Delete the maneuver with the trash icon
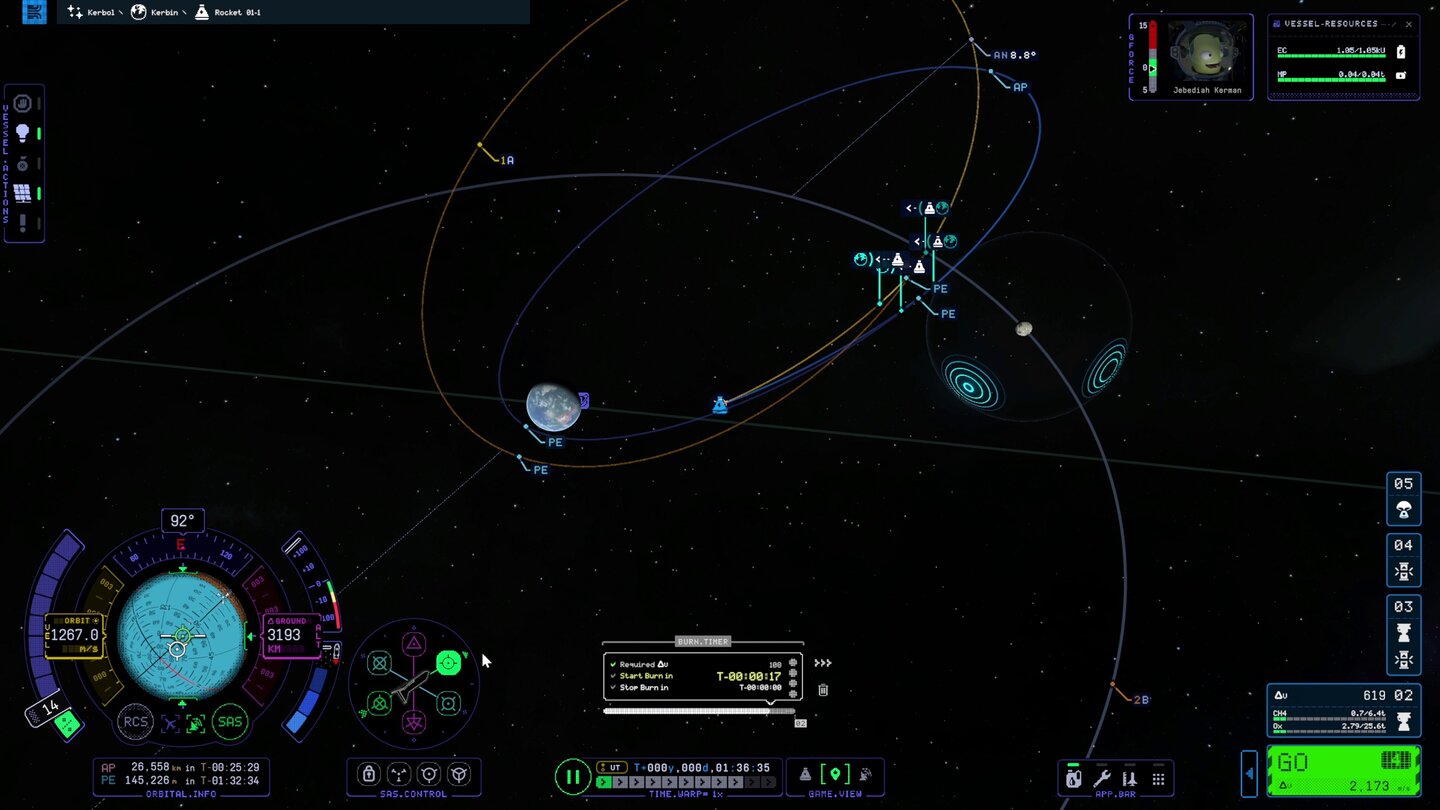 pos(822,690)
